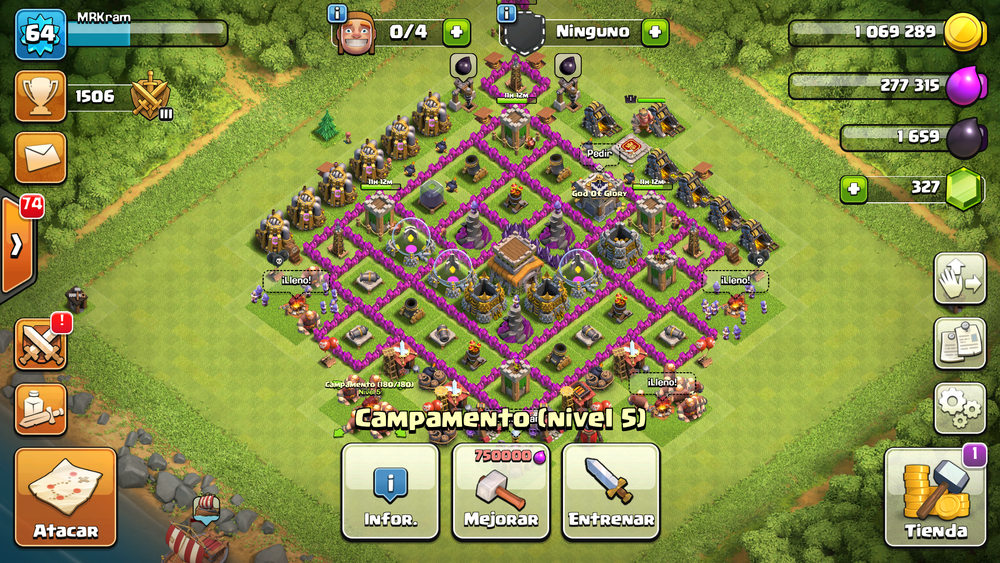Viewport: 1000px width, 563px height.
Task: Open the Tienda shop
Action: pos(935,498)
